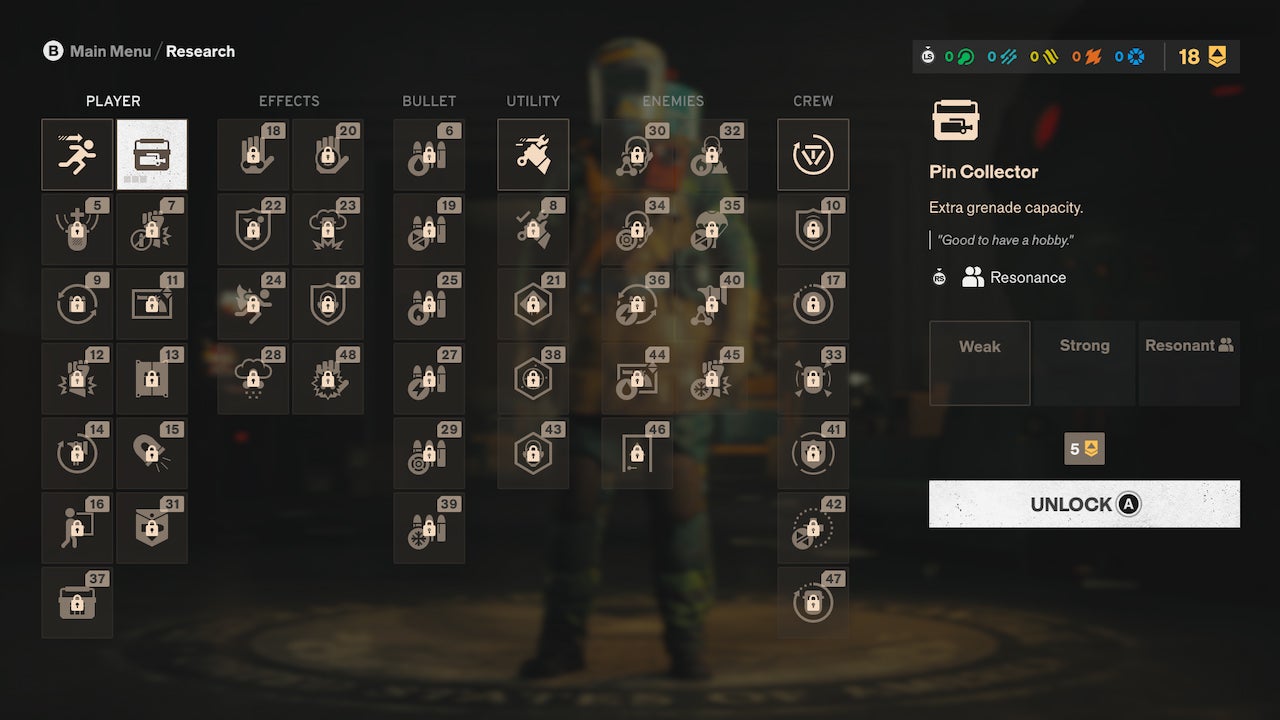1280x720 pixels.
Task: Select locked enemies door tile numbered 46
Action: (637, 453)
